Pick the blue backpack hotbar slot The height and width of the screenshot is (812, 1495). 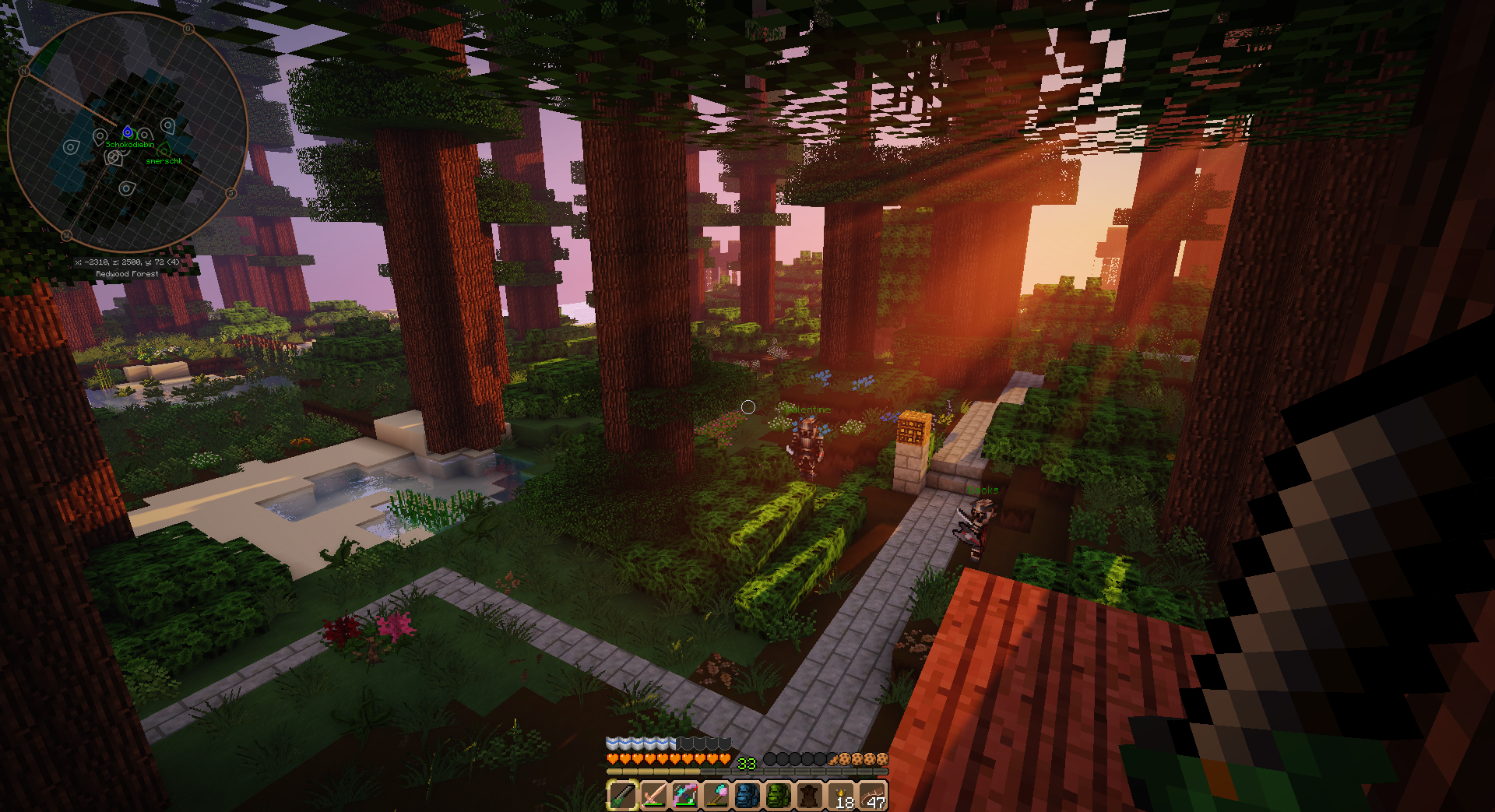(x=747, y=796)
